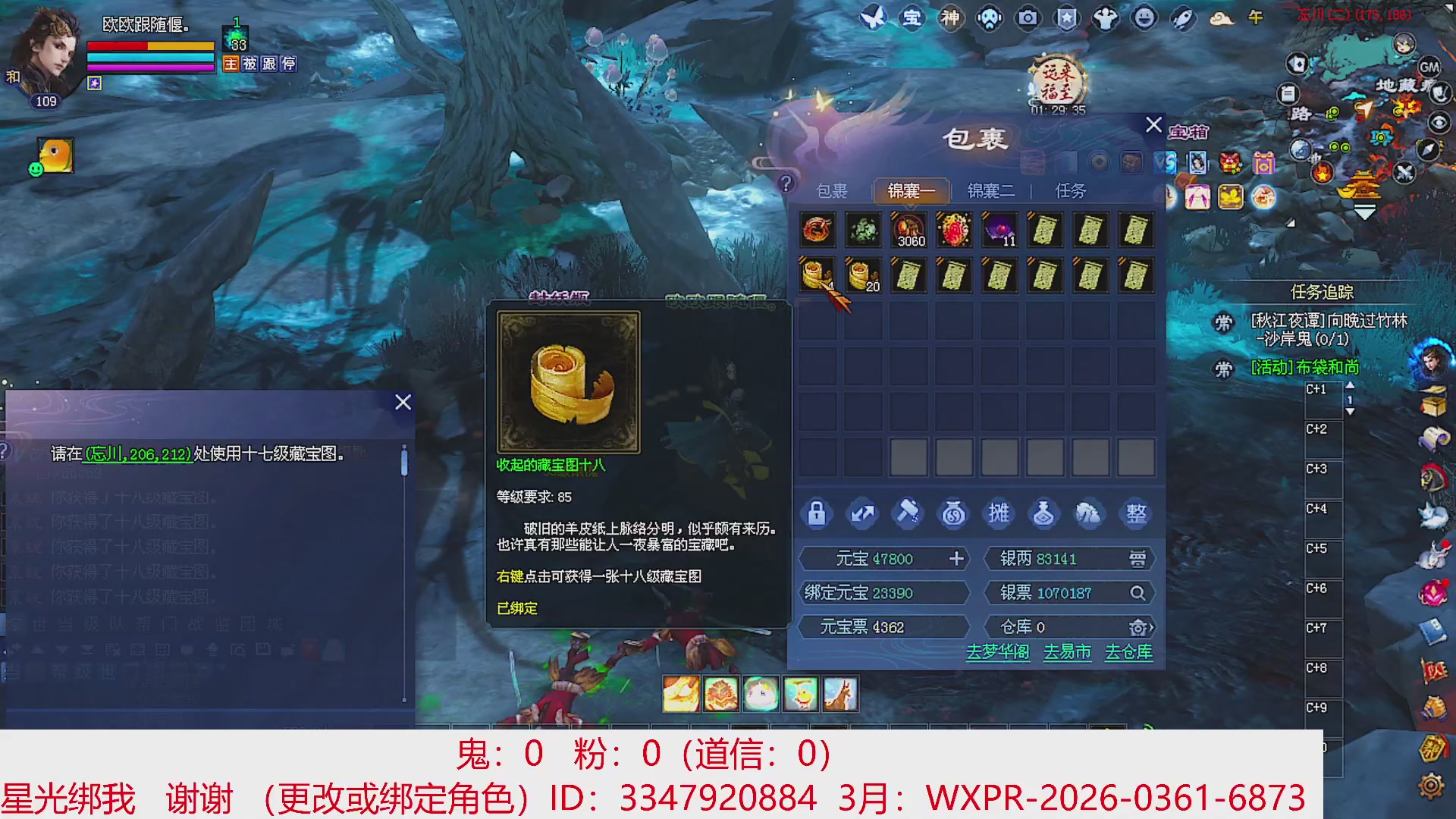Launch fireworks with the rocket icon
The image size is (1456, 819).
(1182, 19)
